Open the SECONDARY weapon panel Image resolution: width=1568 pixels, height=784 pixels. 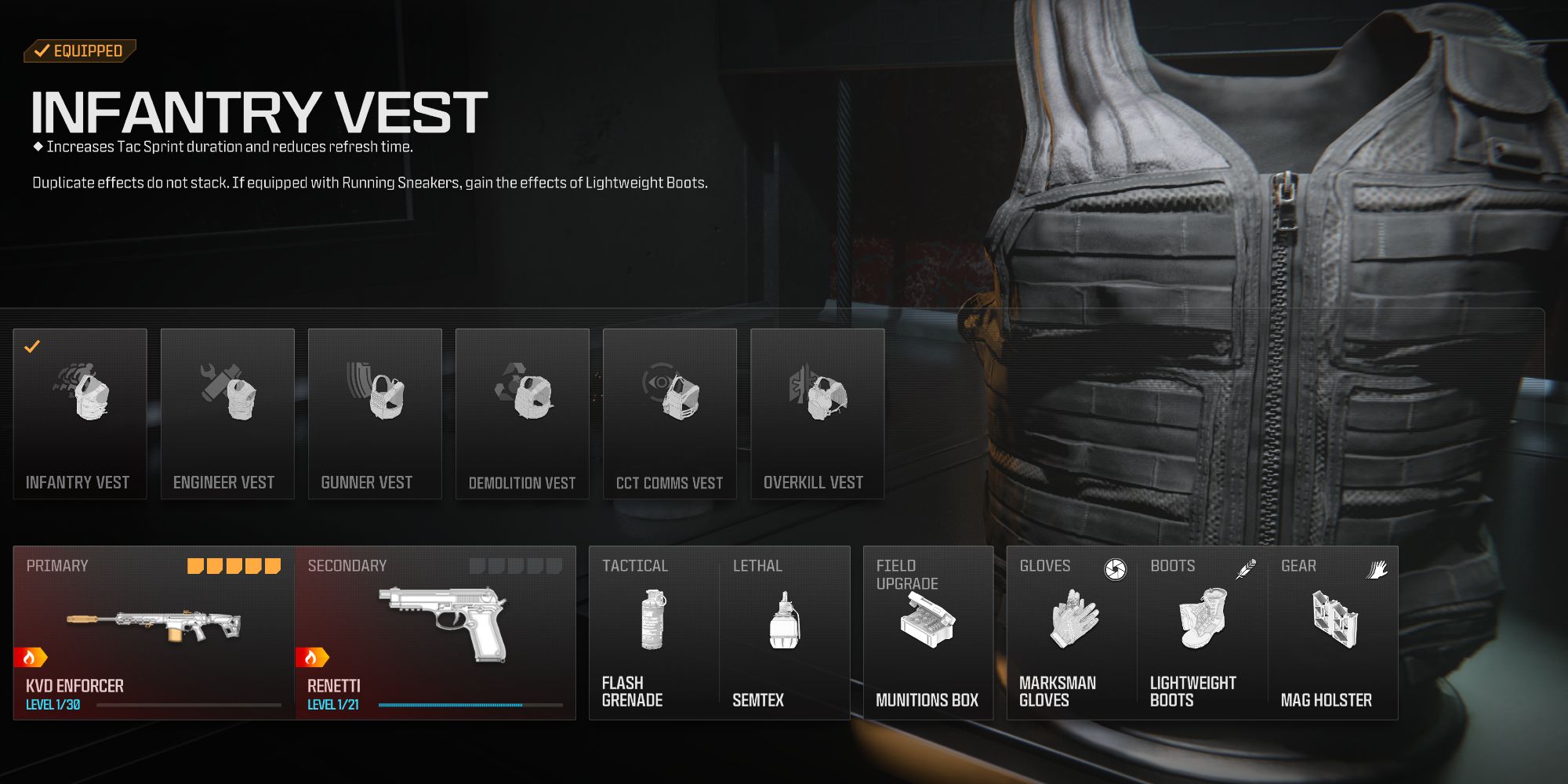click(x=437, y=627)
